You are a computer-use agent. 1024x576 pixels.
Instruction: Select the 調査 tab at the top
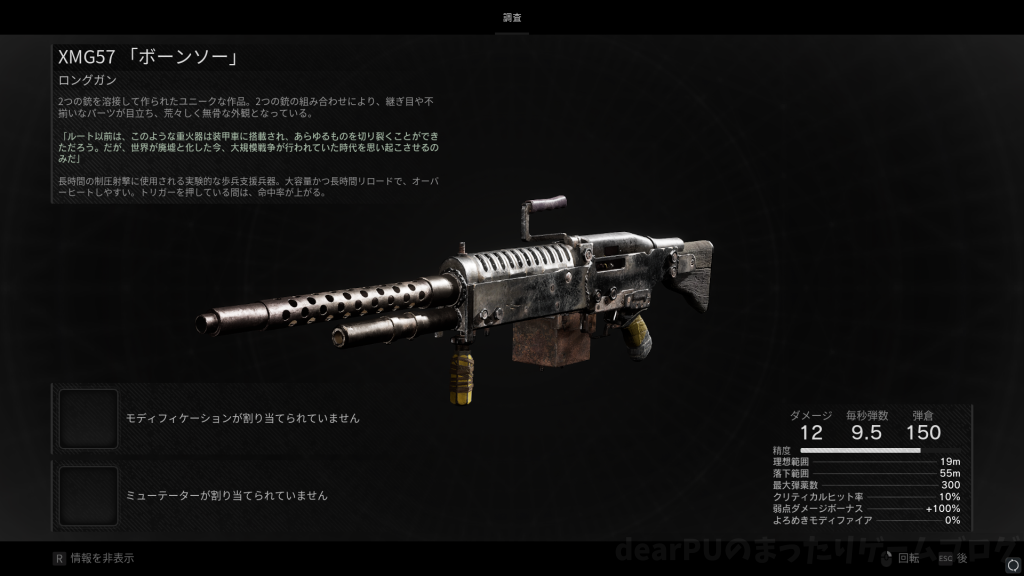point(512,18)
